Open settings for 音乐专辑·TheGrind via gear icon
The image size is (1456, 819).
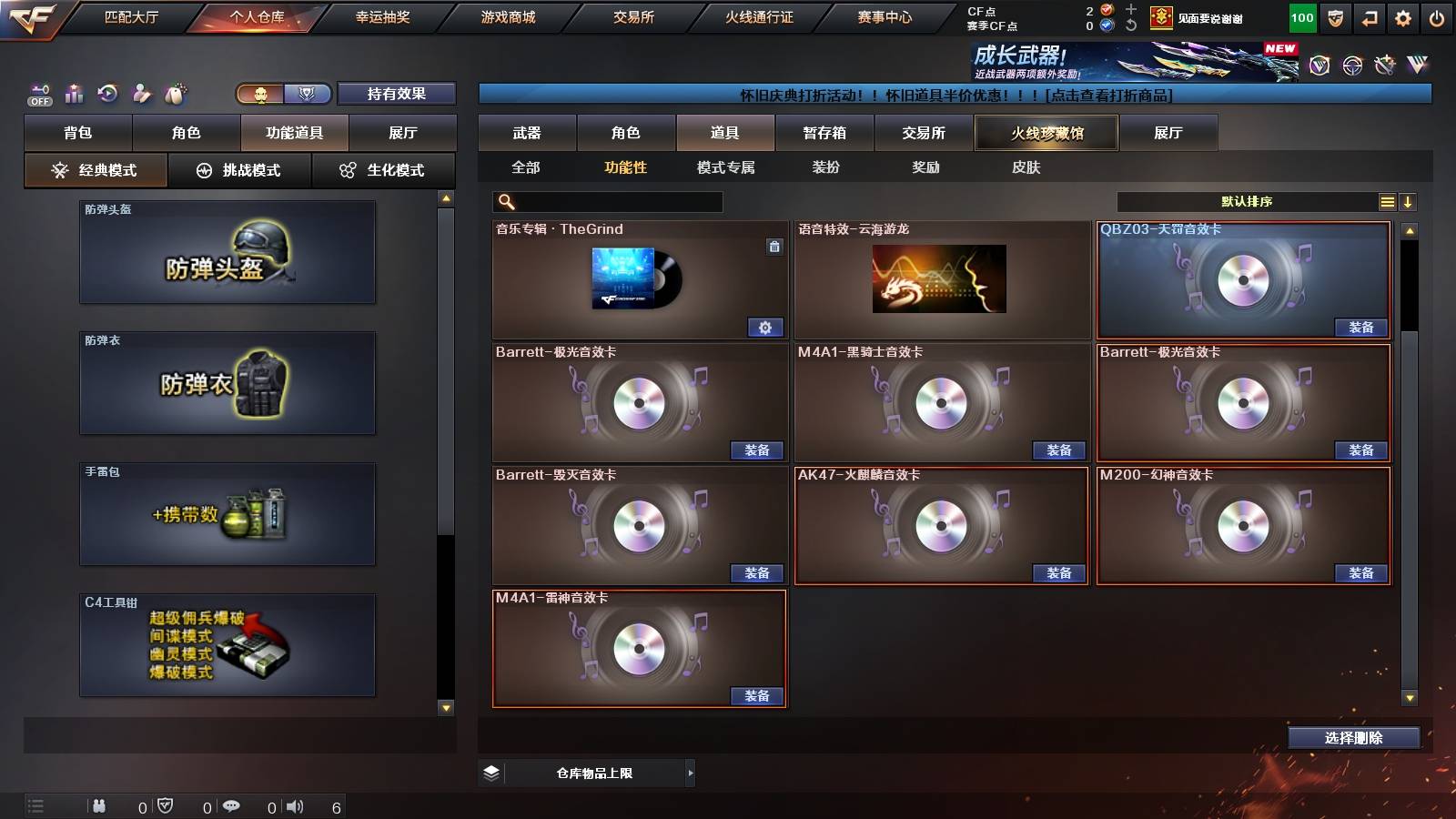point(767,327)
